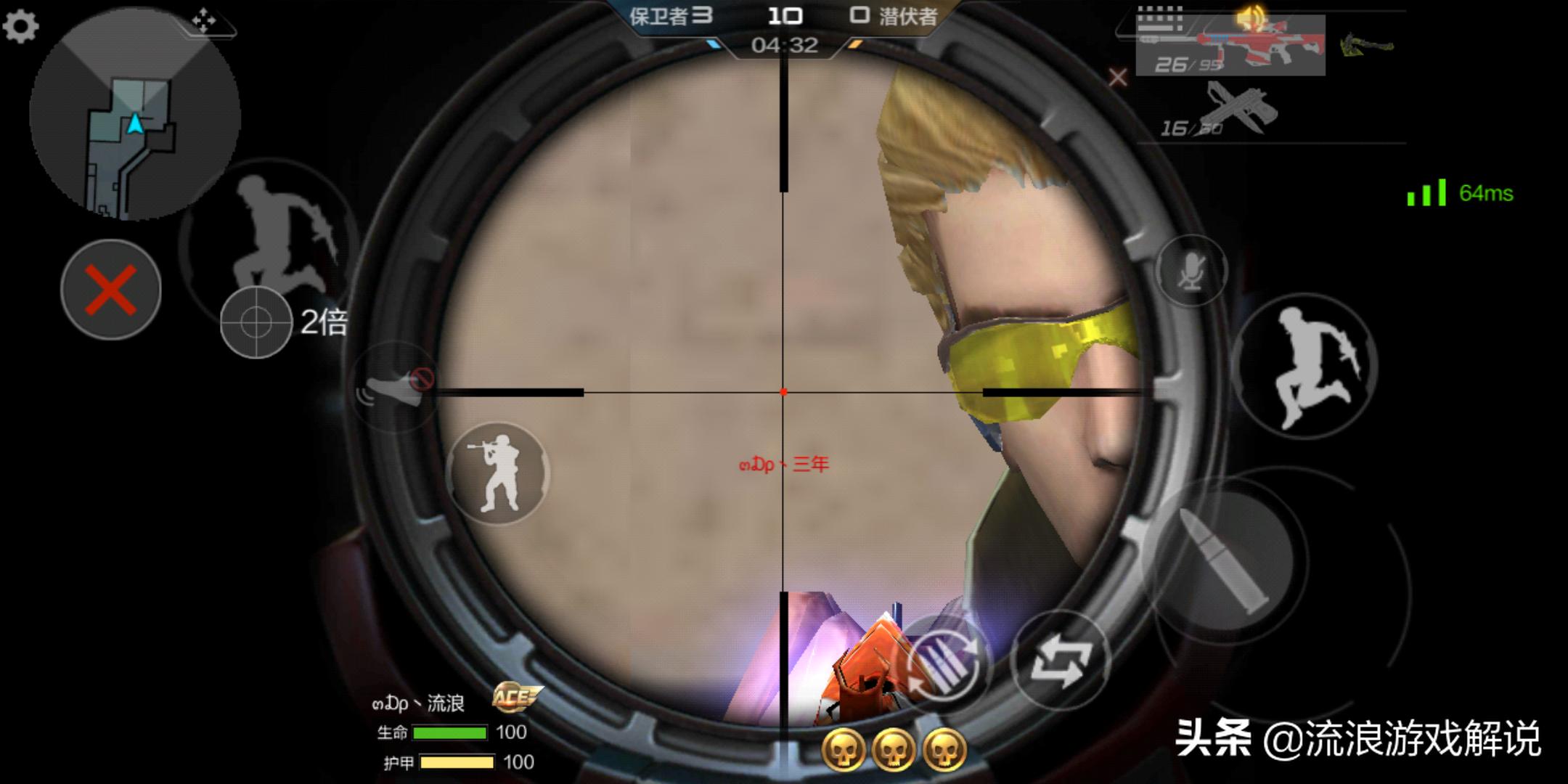The height and width of the screenshot is (784, 1568).
Task: Toggle the silent-walk shoe icon
Action: (396, 387)
